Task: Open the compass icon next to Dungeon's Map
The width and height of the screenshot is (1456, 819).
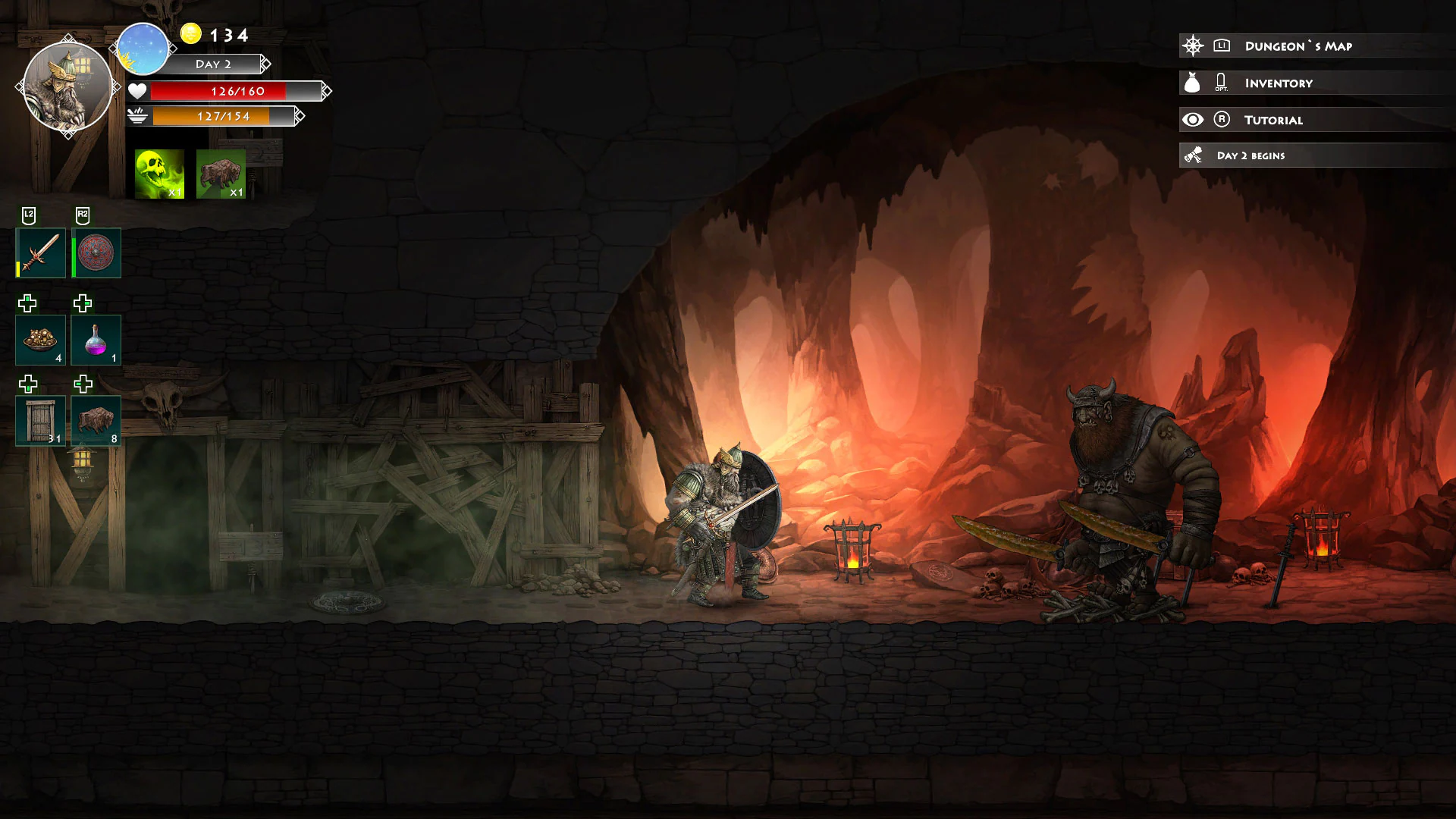Action: click(x=1194, y=45)
